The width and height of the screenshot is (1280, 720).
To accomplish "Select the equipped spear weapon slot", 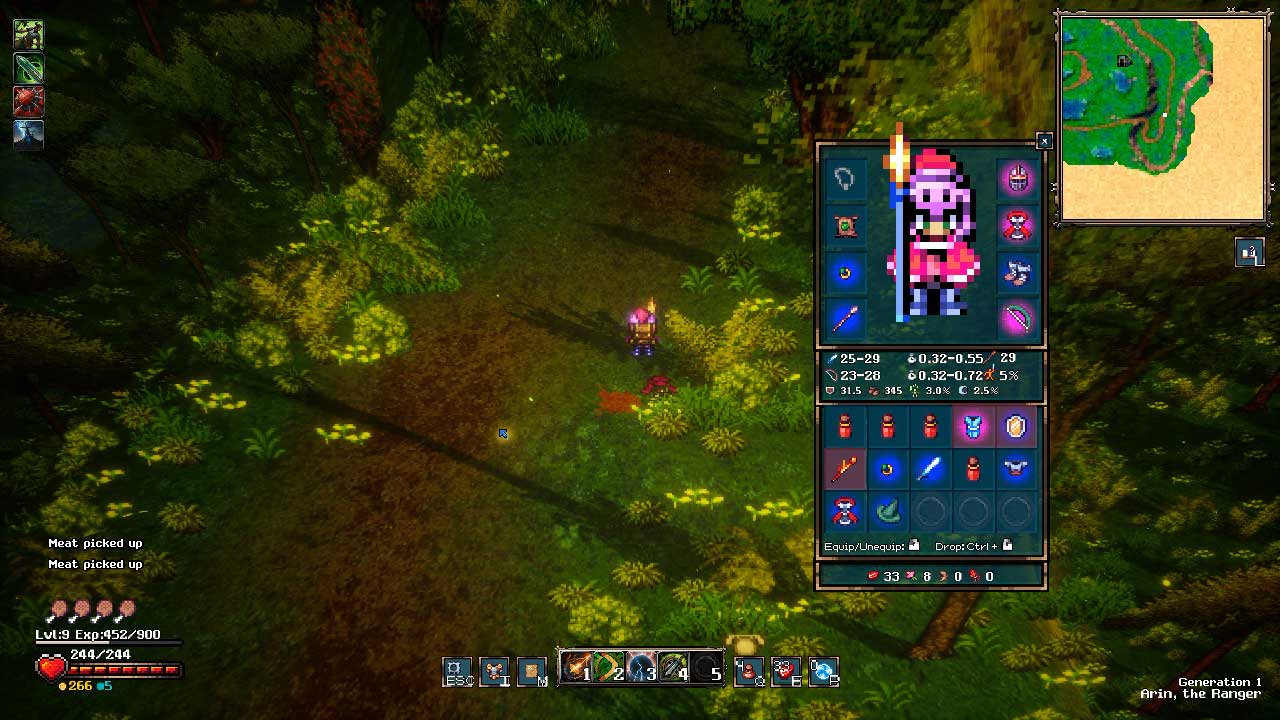I will (x=846, y=319).
